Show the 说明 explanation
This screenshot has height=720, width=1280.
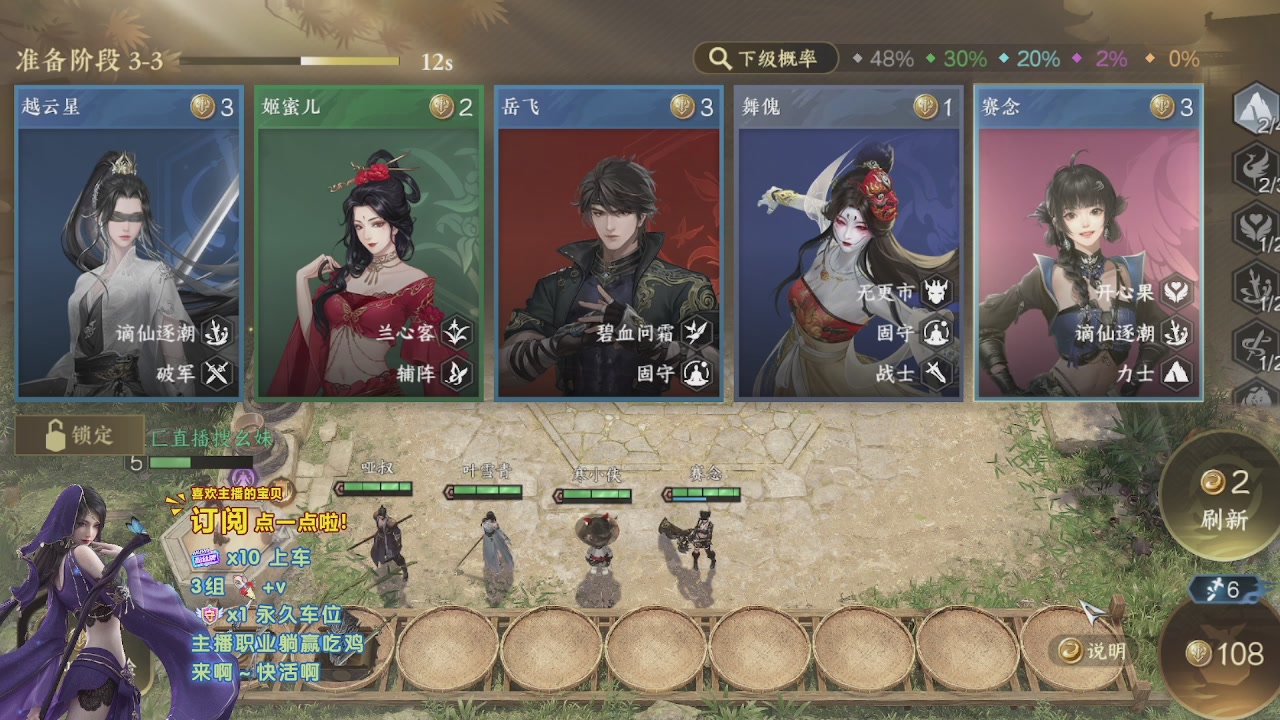(1093, 651)
